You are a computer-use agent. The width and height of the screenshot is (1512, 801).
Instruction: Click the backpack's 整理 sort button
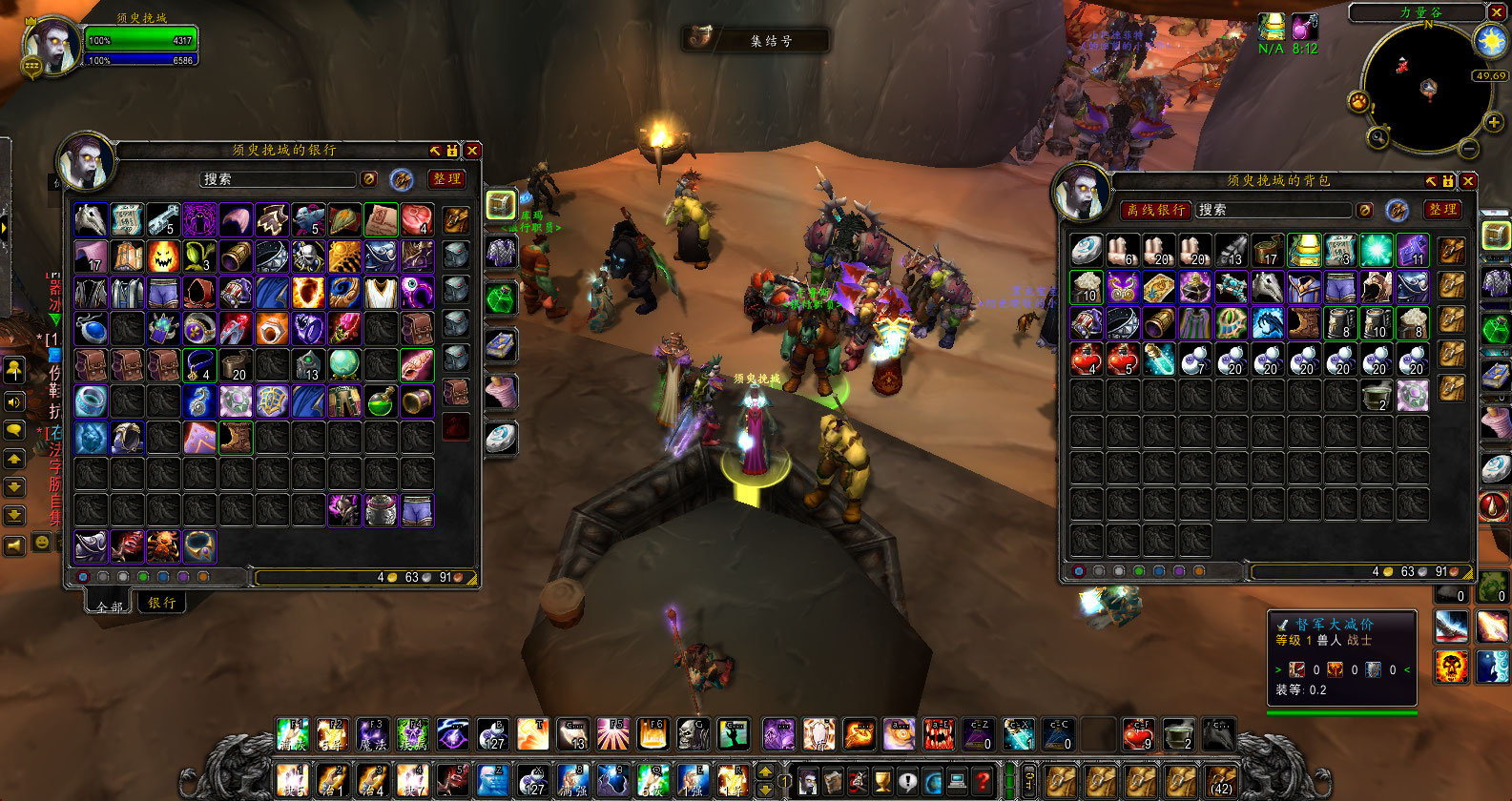pos(1442,209)
